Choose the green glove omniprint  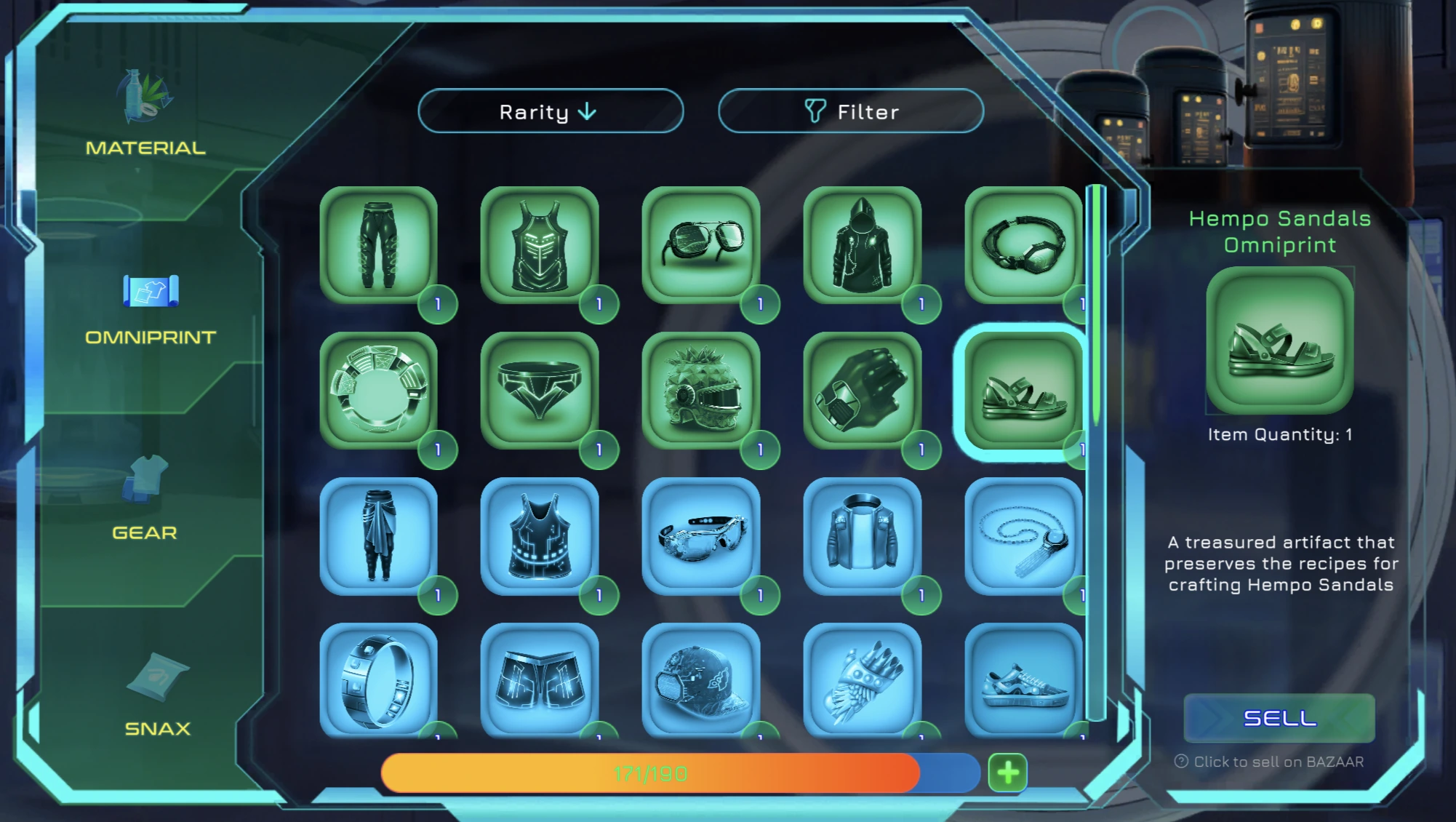[x=863, y=391]
